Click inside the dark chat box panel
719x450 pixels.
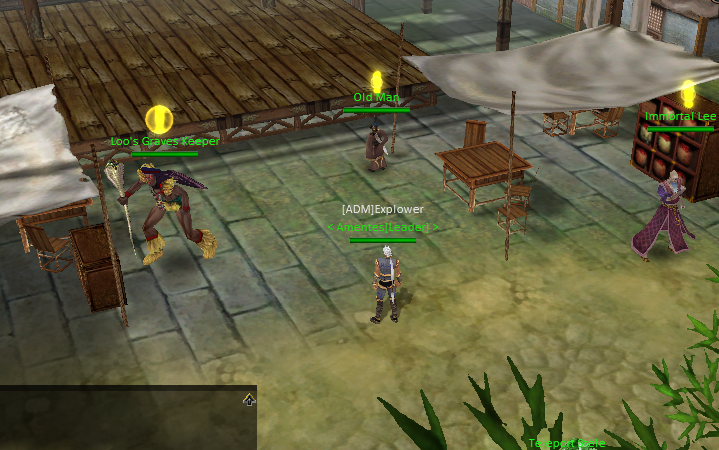[x=120, y=422]
